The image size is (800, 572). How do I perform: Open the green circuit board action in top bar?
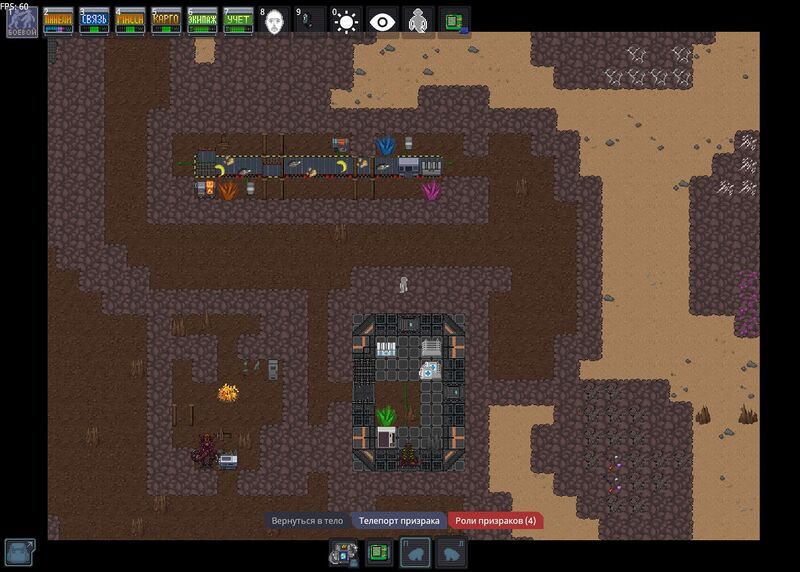[x=454, y=22]
